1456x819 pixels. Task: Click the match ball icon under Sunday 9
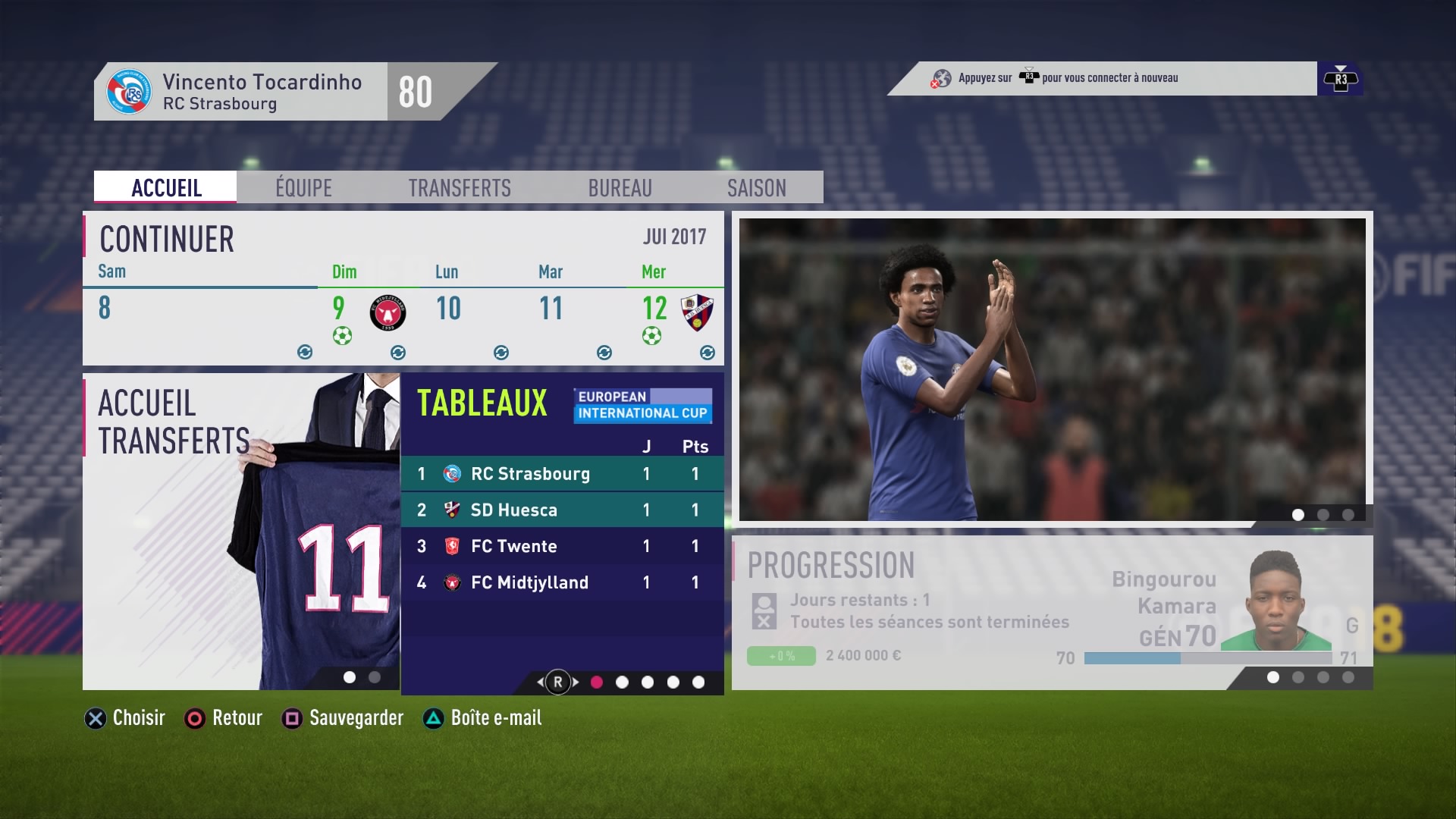343,334
